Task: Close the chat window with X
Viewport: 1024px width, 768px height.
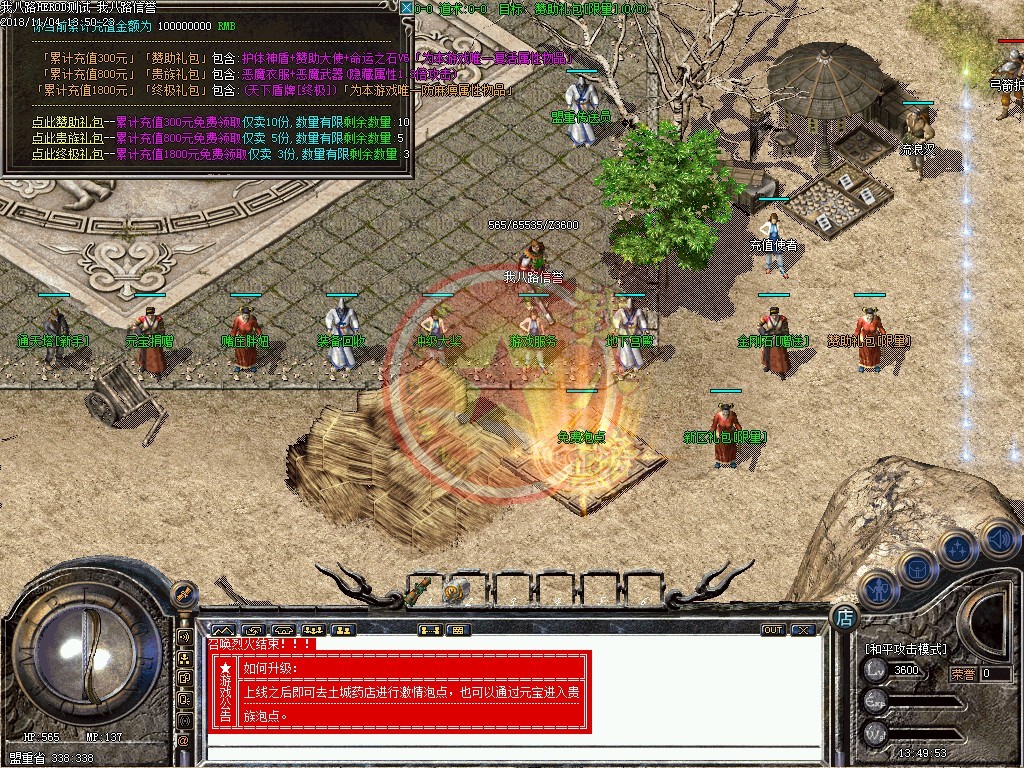Action: tap(802, 630)
